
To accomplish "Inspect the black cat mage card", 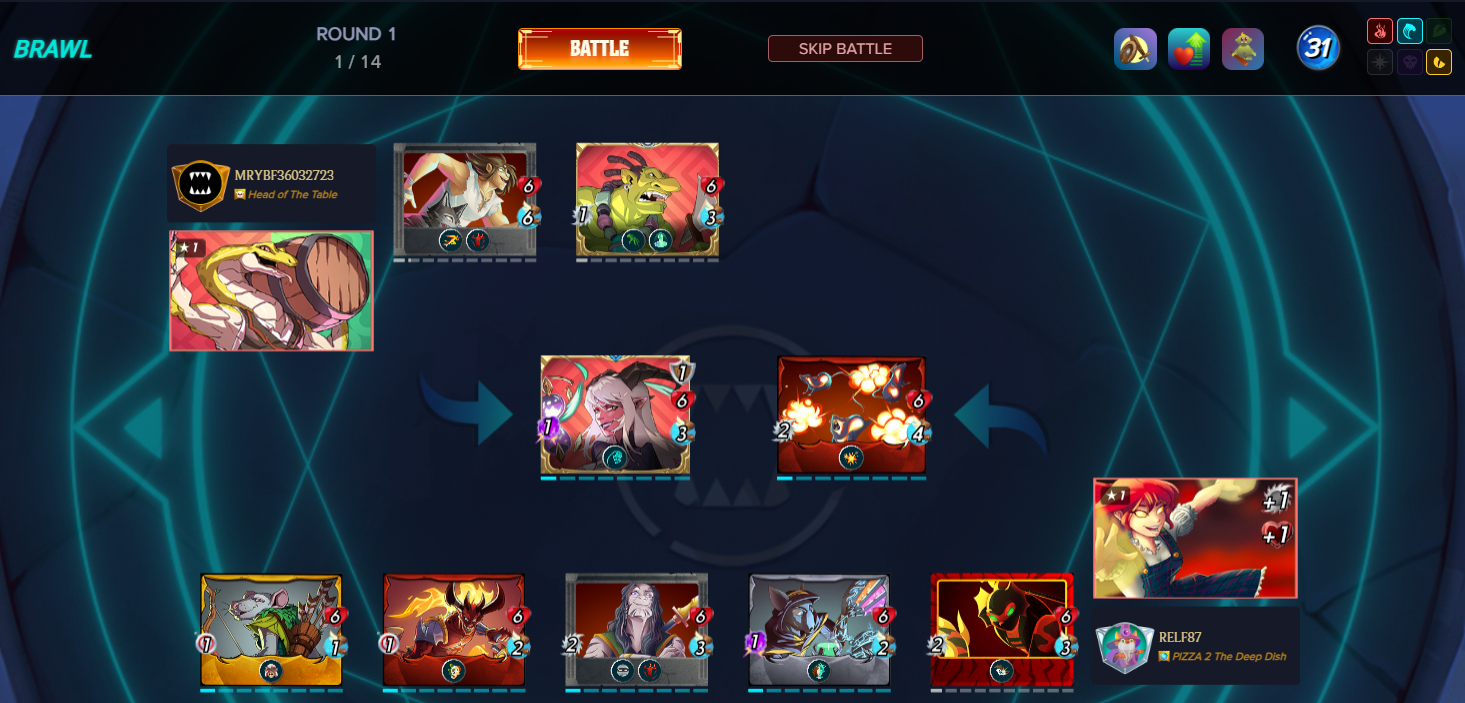I will 819,630.
